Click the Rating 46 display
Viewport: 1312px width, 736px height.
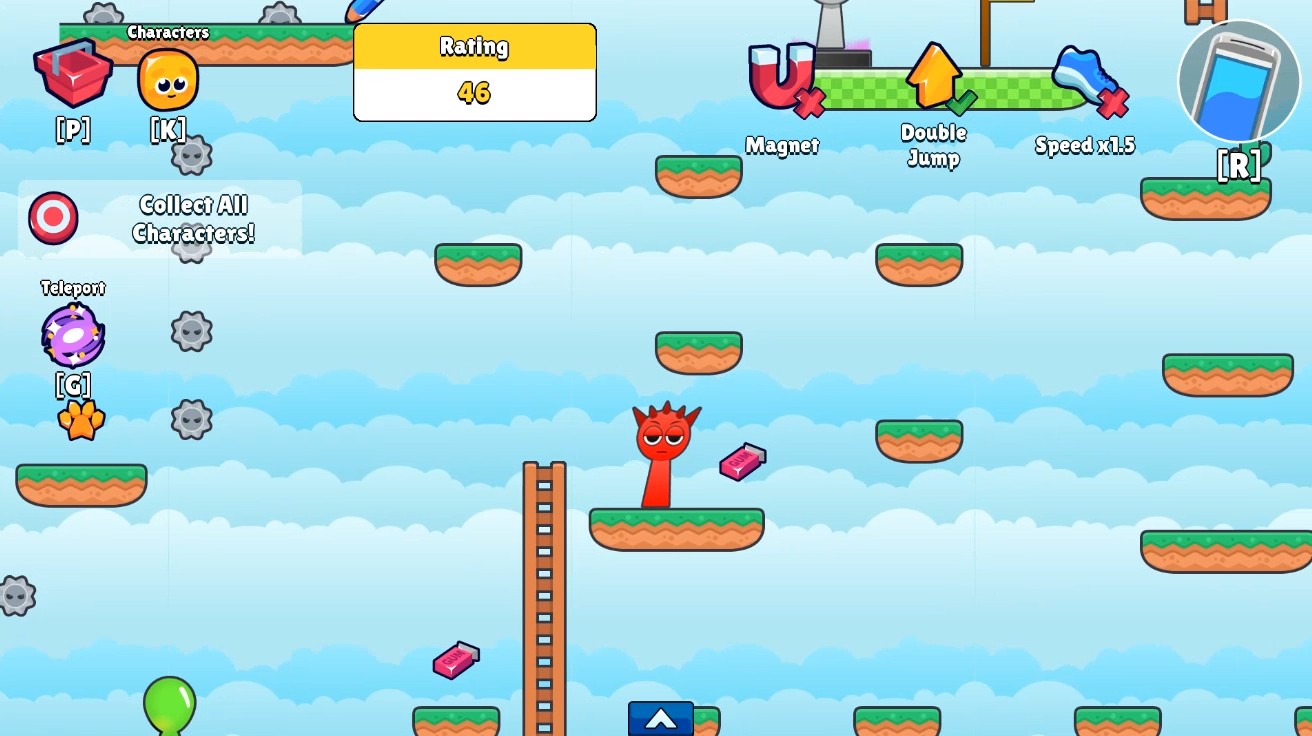click(474, 72)
